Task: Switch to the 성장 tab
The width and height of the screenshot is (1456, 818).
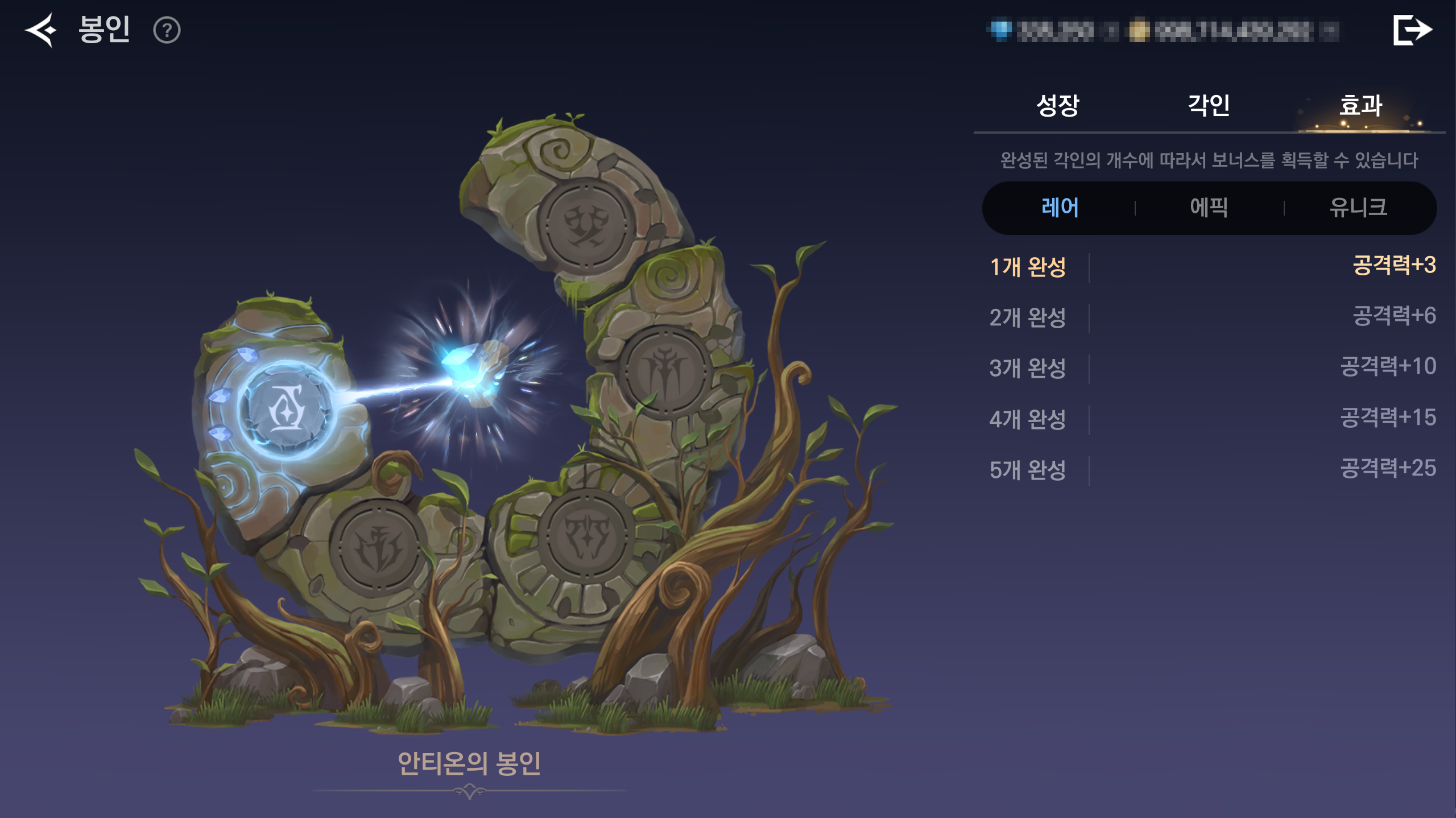Action: coord(1057,105)
